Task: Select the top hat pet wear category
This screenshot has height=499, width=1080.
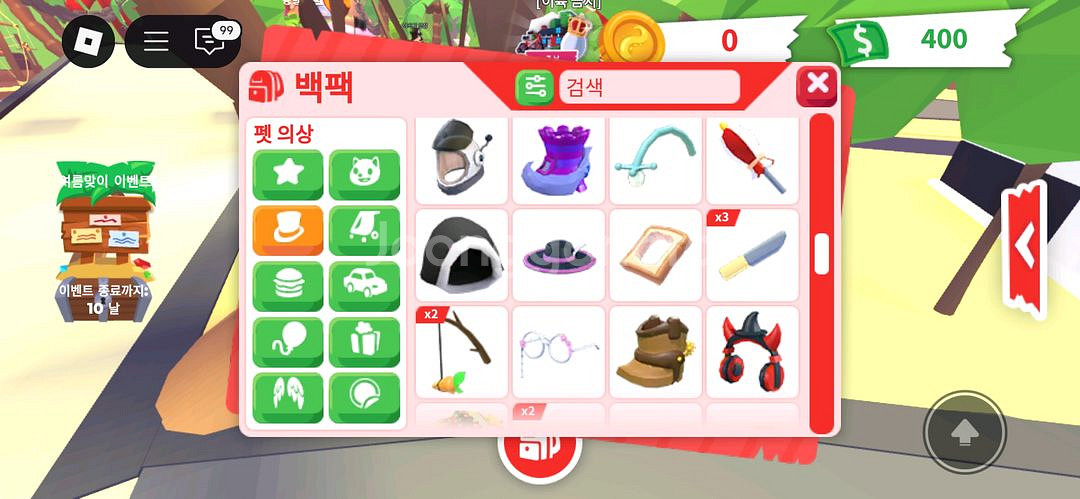Action: click(x=288, y=230)
